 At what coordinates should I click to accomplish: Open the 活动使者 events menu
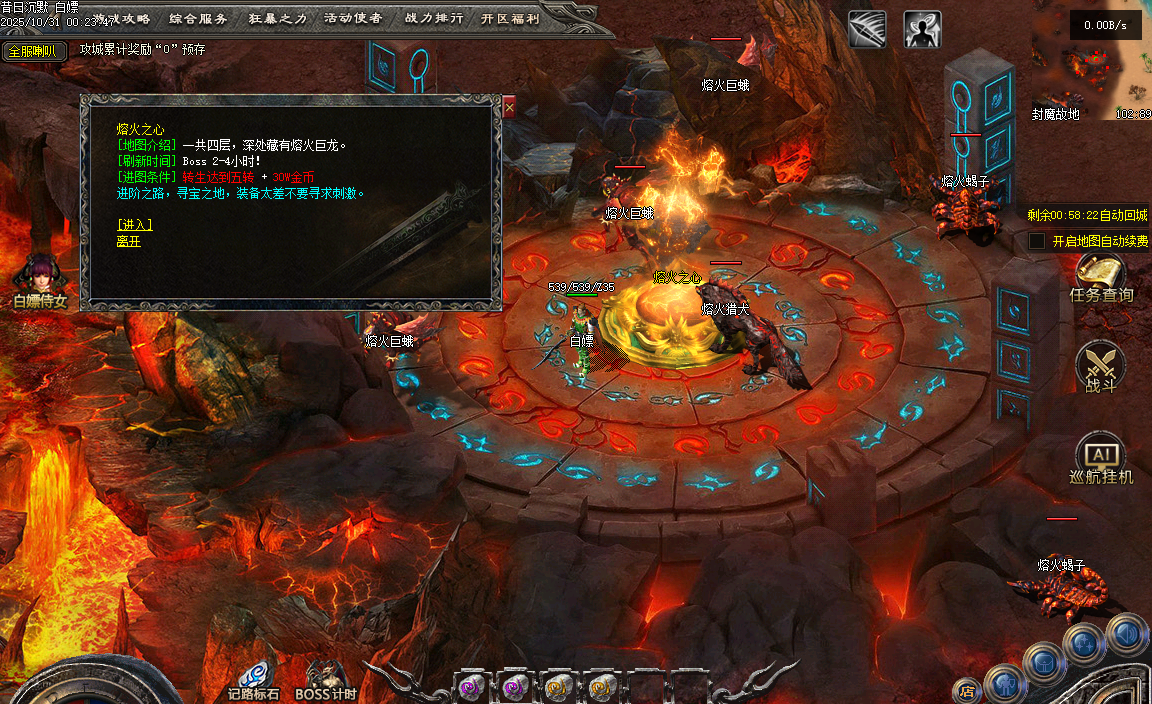point(354,18)
